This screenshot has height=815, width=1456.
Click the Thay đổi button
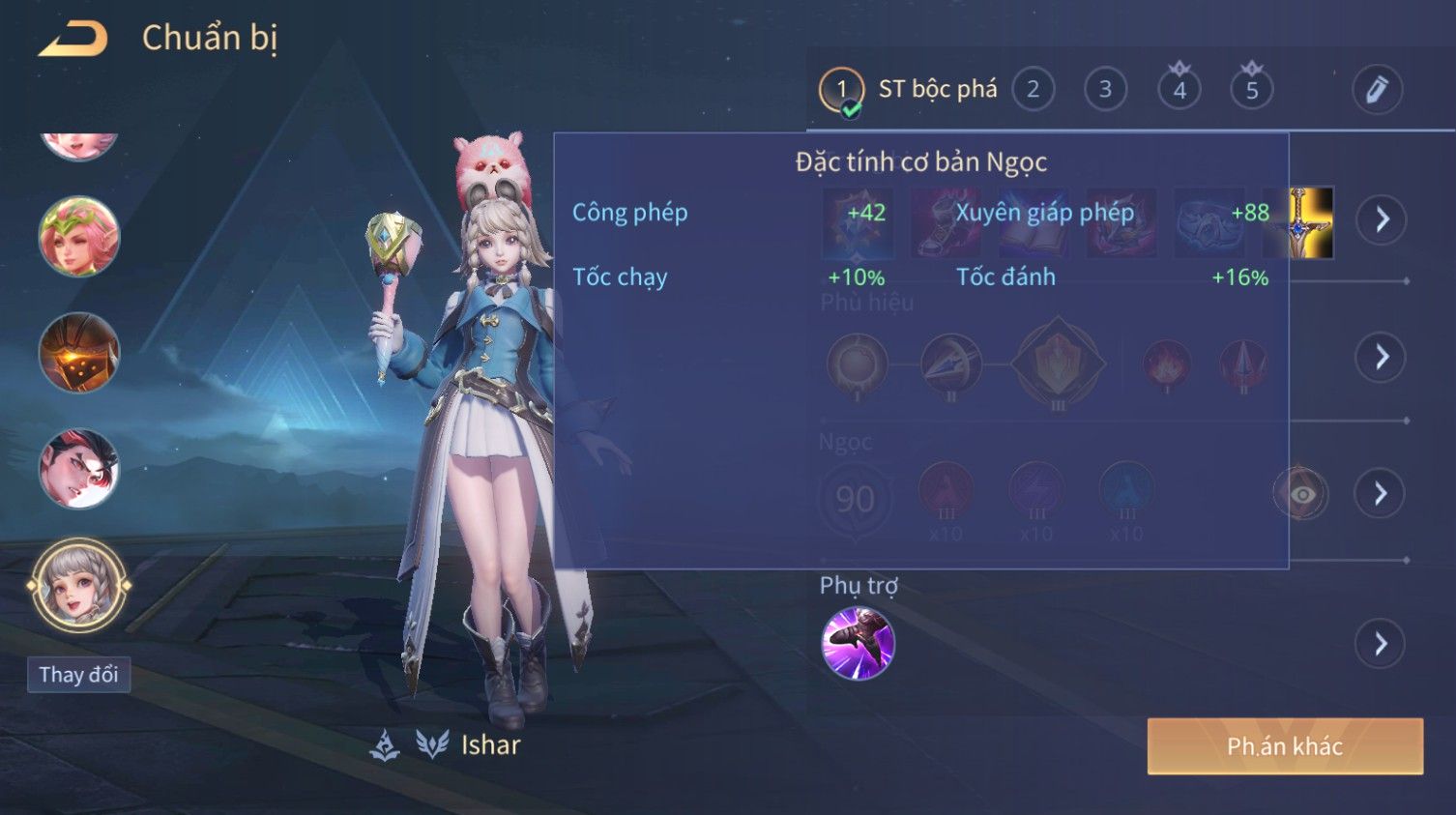[78, 675]
